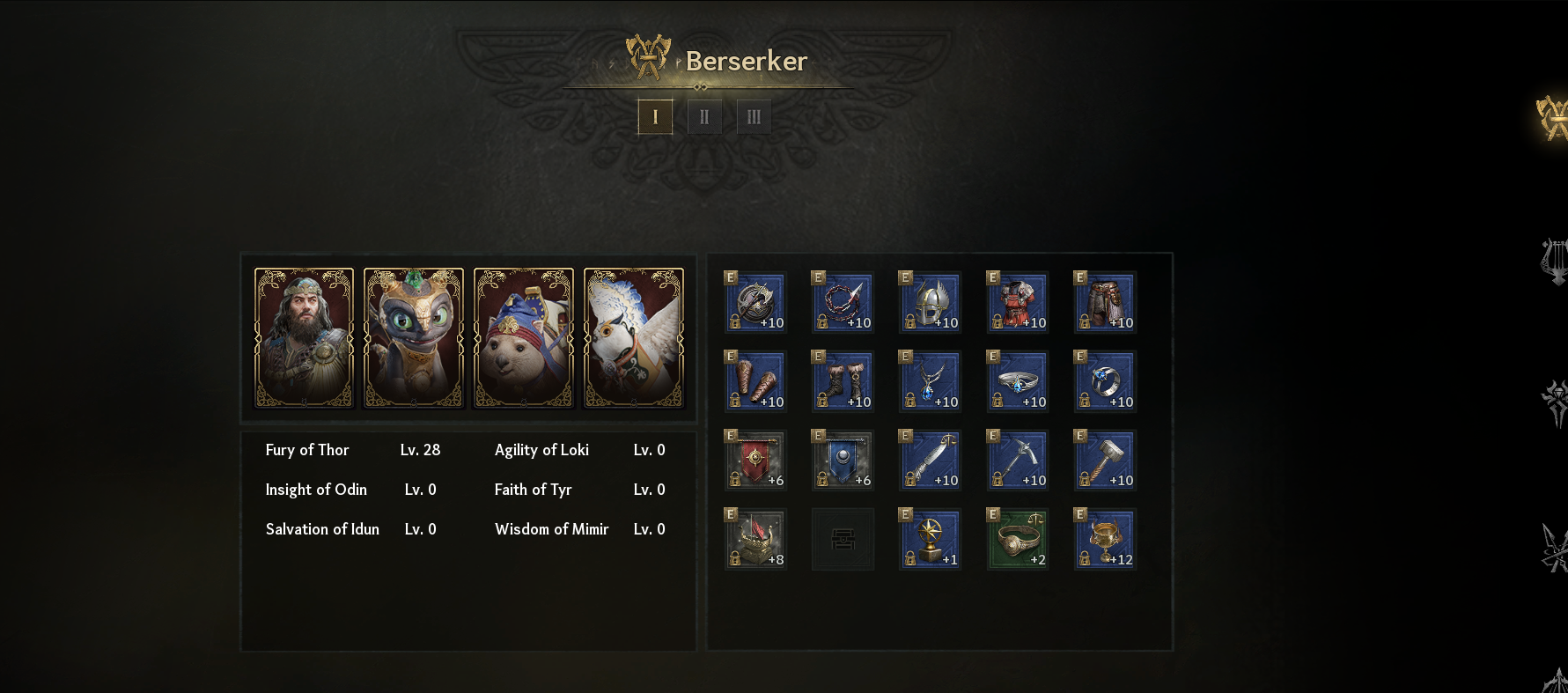The height and width of the screenshot is (693, 1568).
Task: Switch to loadout preset II
Action: tap(704, 116)
